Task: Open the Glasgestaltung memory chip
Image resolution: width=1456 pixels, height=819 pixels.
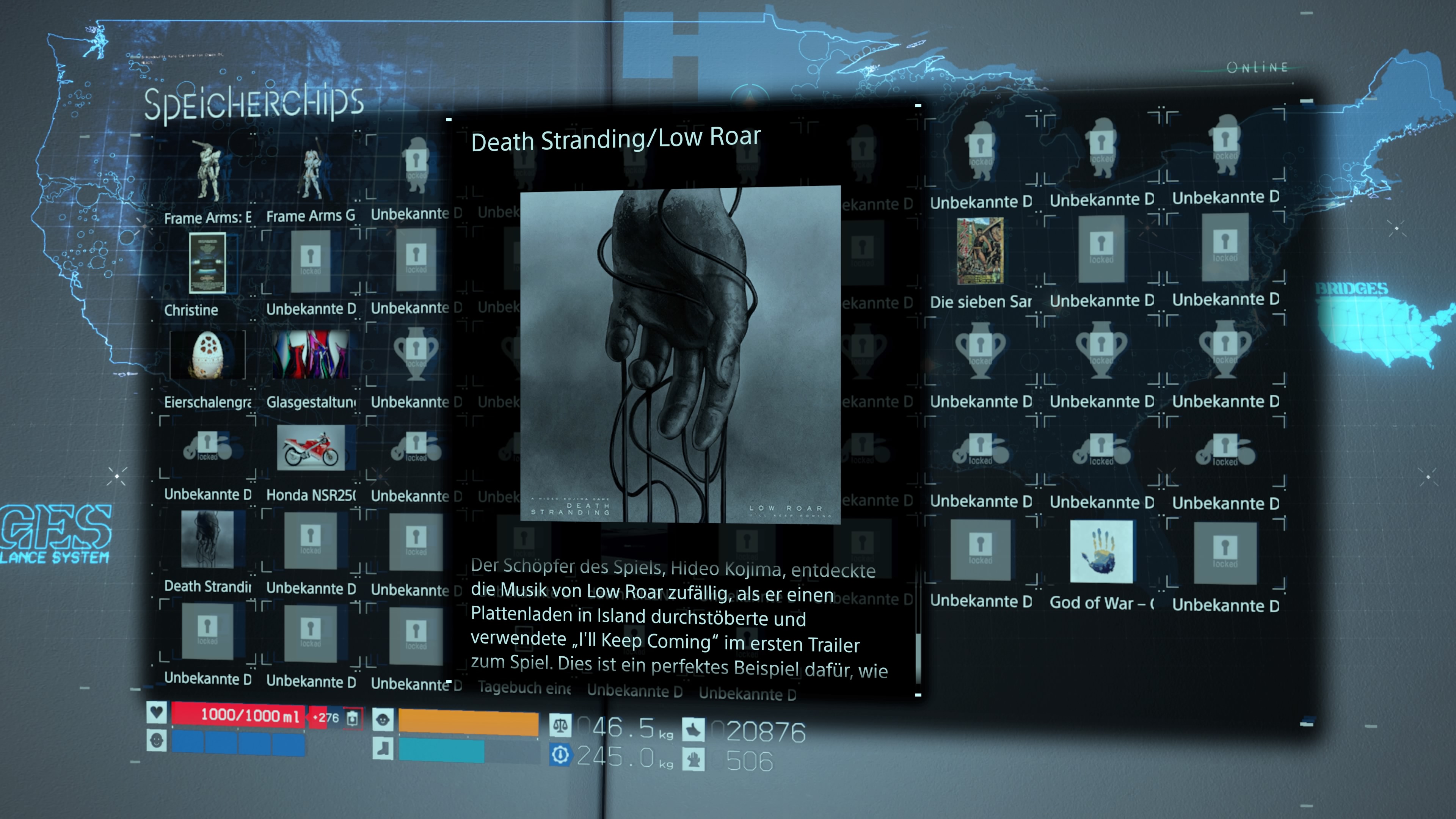Action: [311, 355]
